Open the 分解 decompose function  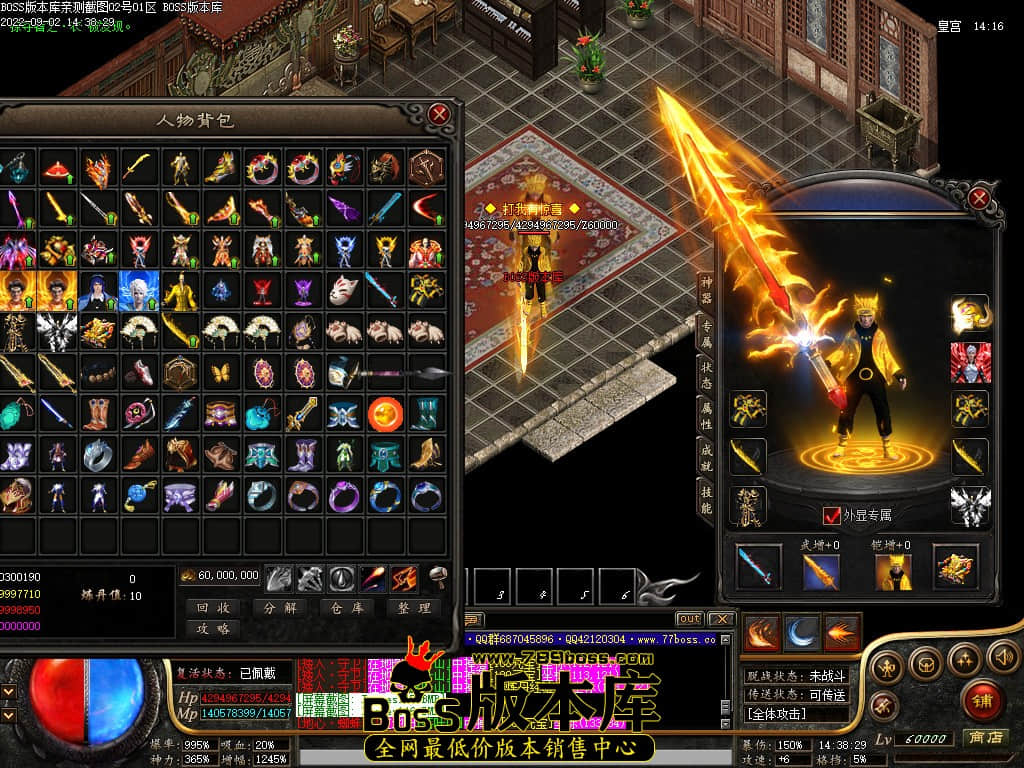(x=279, y=607)
